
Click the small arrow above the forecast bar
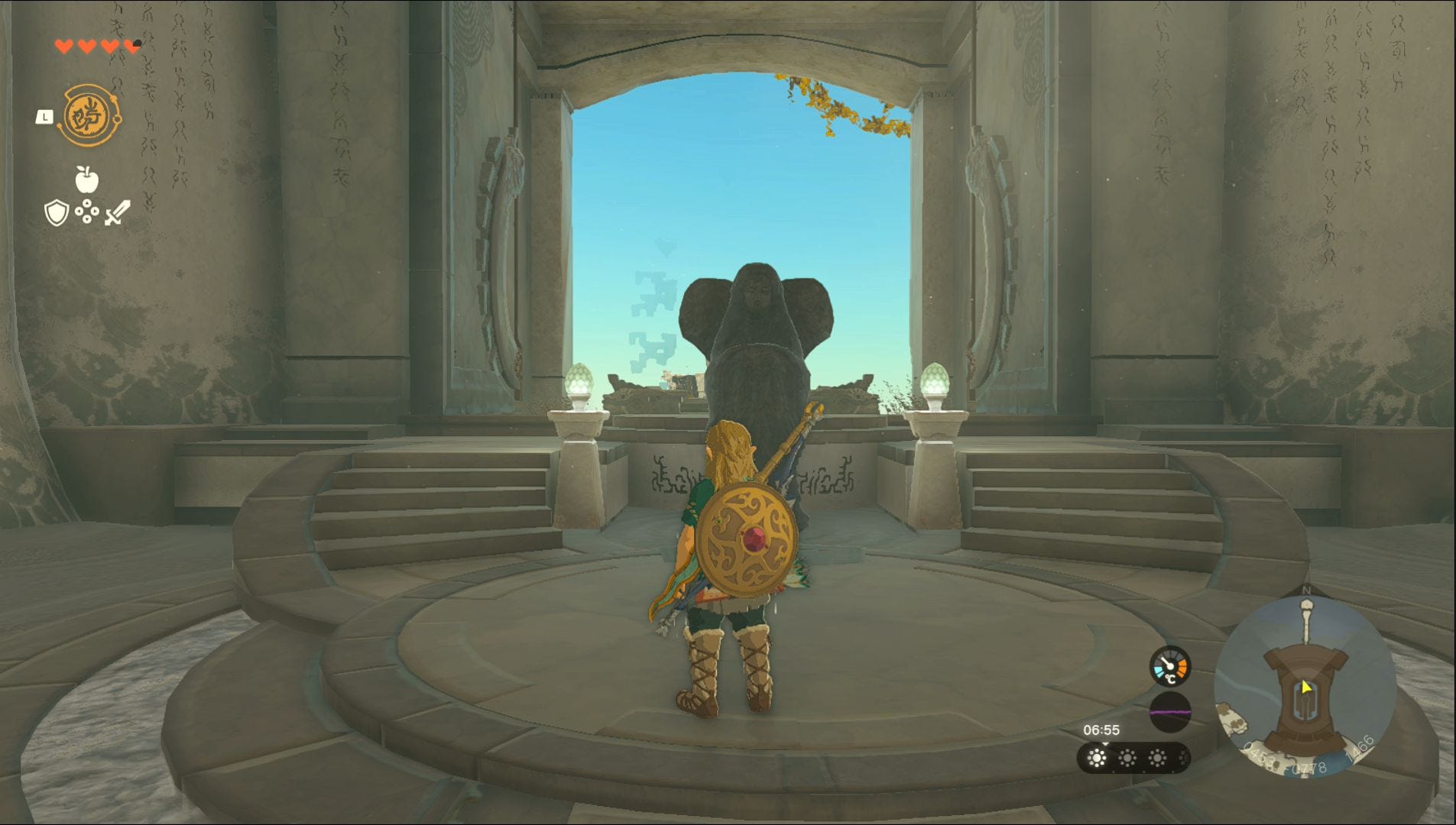point(1105,744)
